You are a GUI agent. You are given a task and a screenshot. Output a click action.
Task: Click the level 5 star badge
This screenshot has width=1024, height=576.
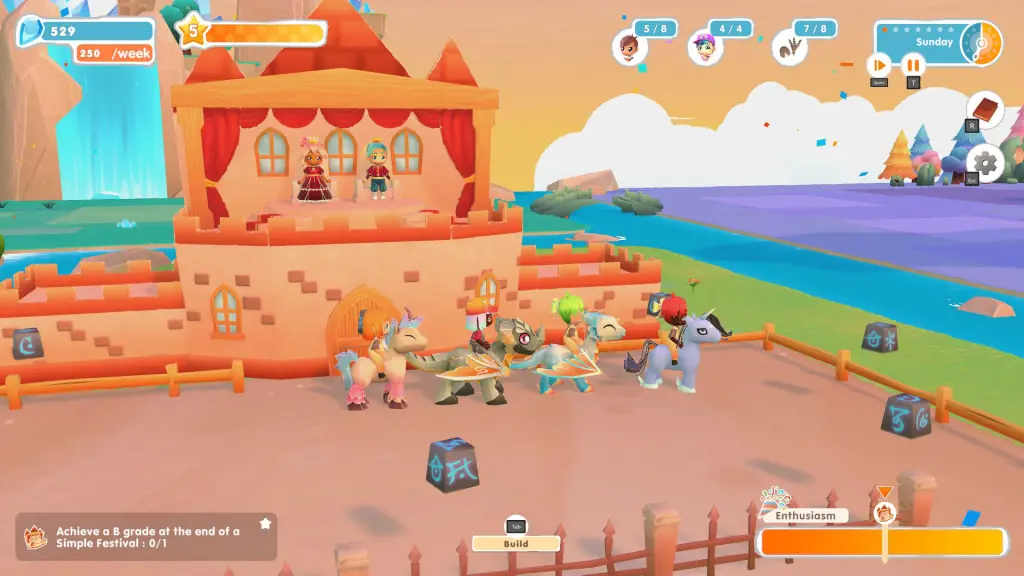(x=192, y=32)
